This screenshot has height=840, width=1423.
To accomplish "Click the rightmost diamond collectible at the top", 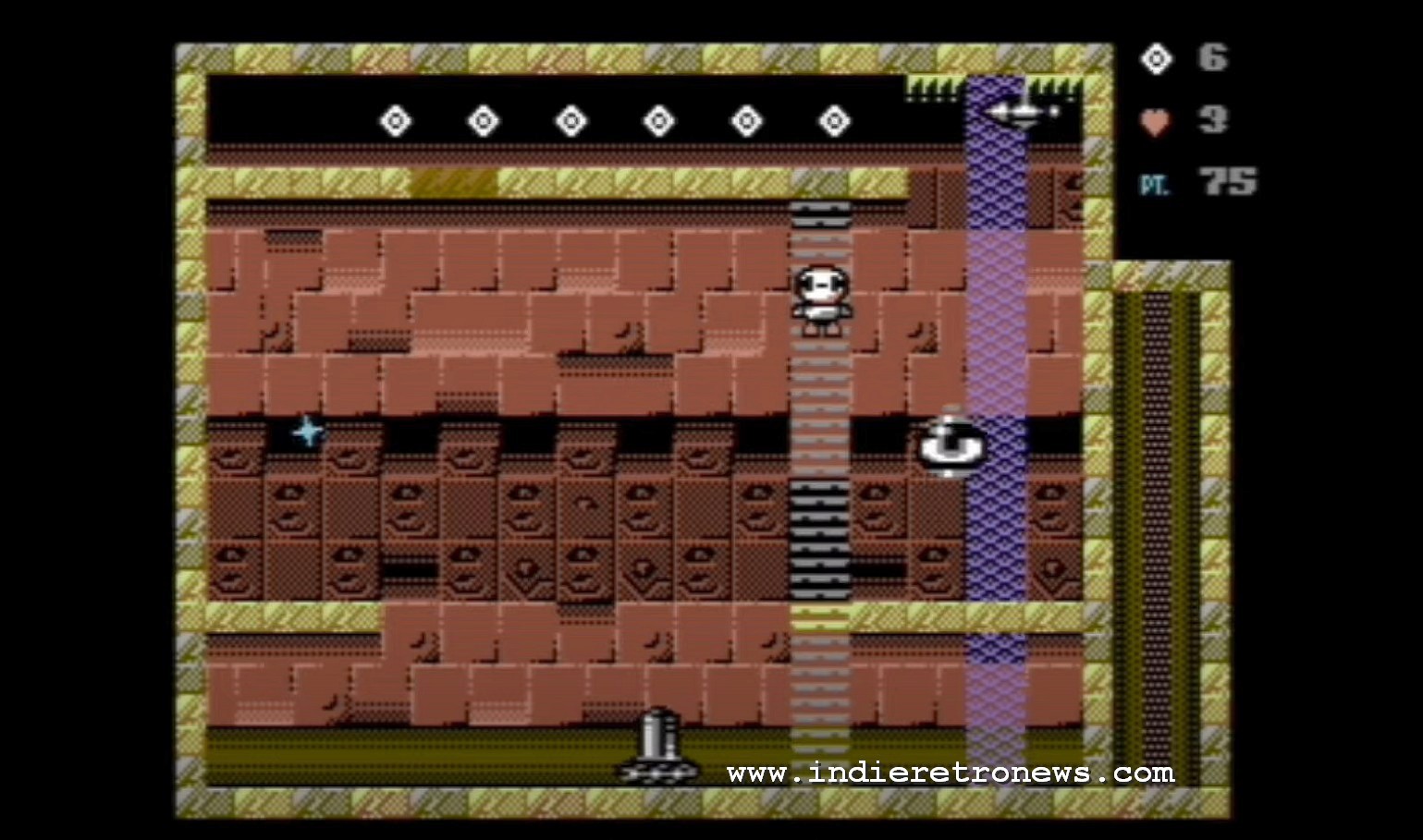I will 835,119.
